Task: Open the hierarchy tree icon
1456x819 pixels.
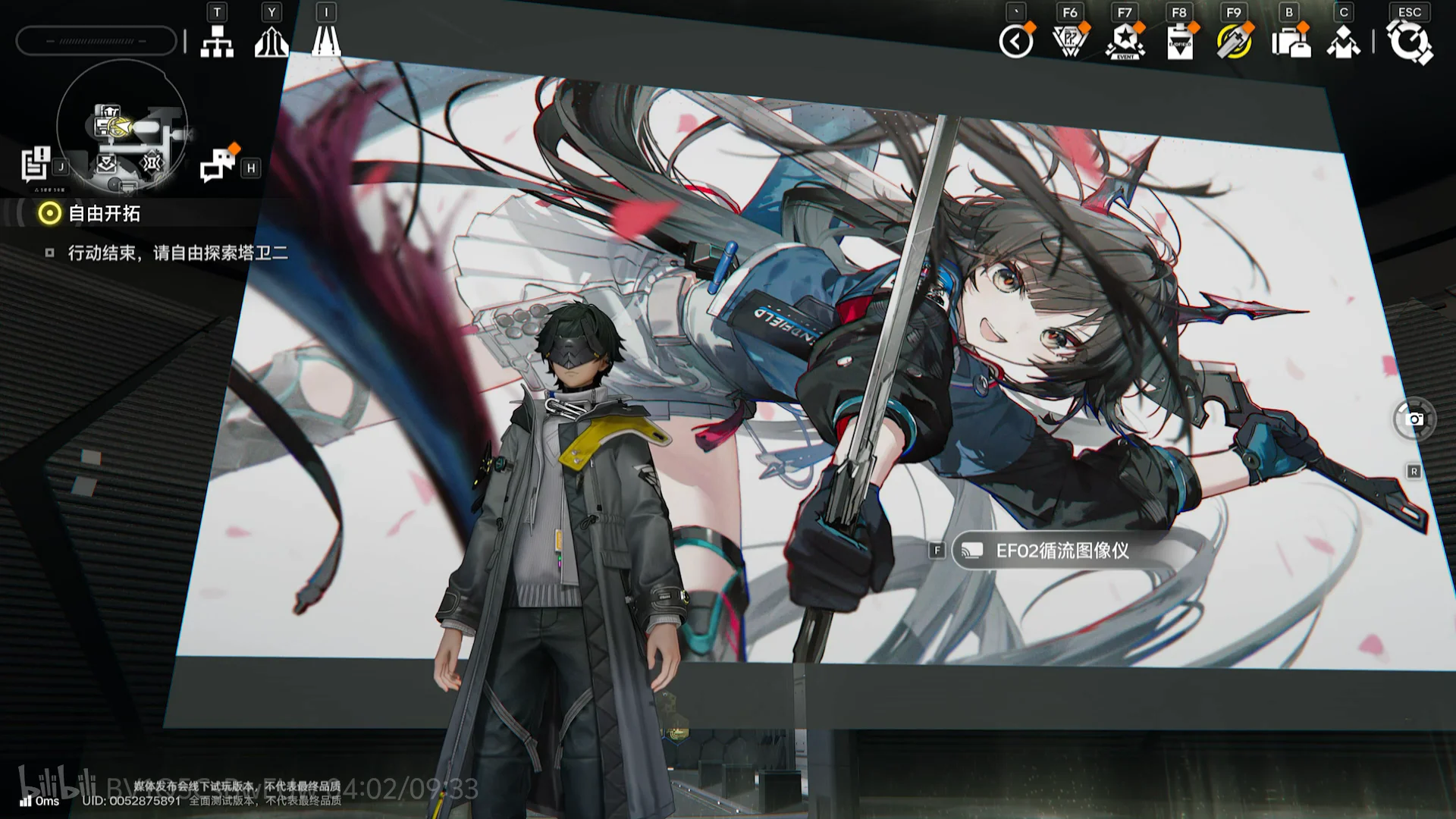Action: (217, 41)
